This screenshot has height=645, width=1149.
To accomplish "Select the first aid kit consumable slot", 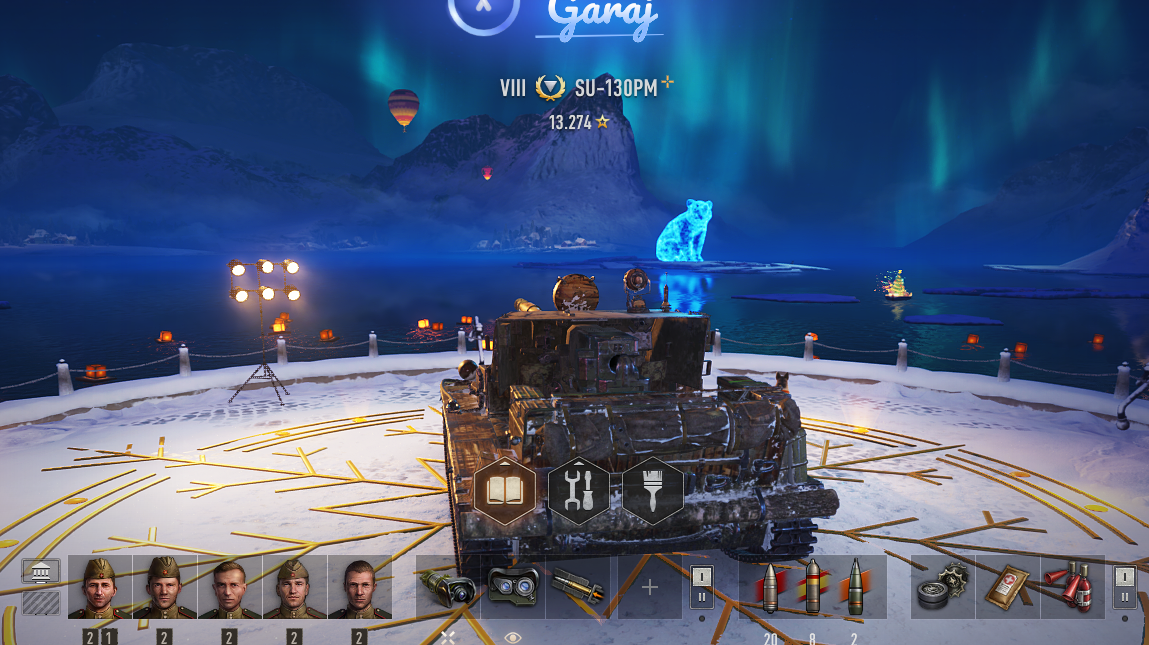I will (x=1007, y=587).
